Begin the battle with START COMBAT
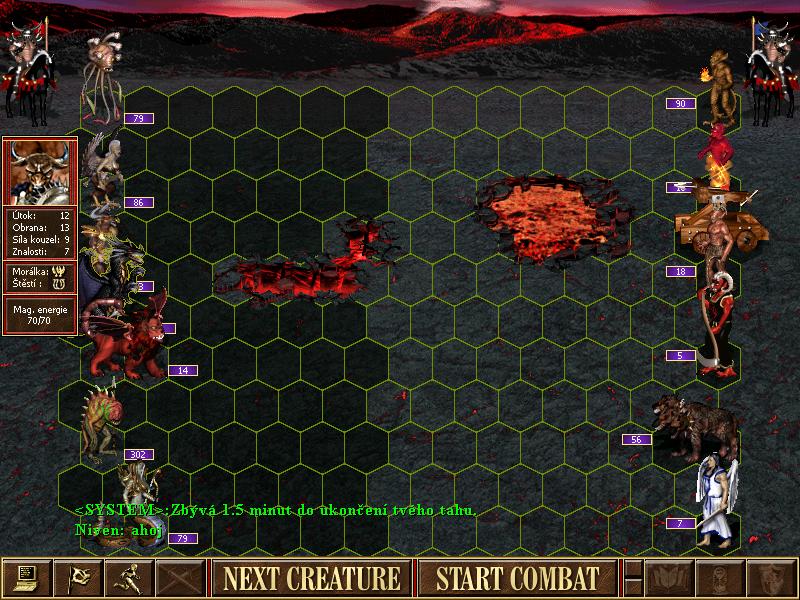Viewport: 800px width, 600px height. point(517,578)
